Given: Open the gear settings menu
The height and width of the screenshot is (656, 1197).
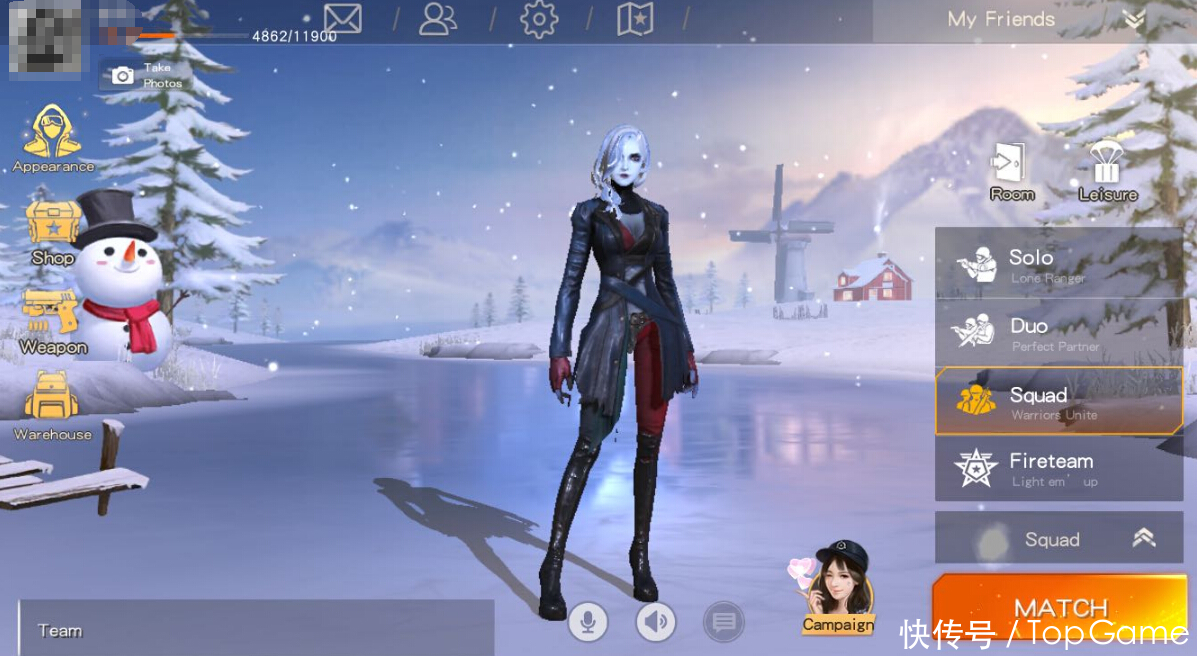Looking at the screenshot, I should tap(539, 19).
